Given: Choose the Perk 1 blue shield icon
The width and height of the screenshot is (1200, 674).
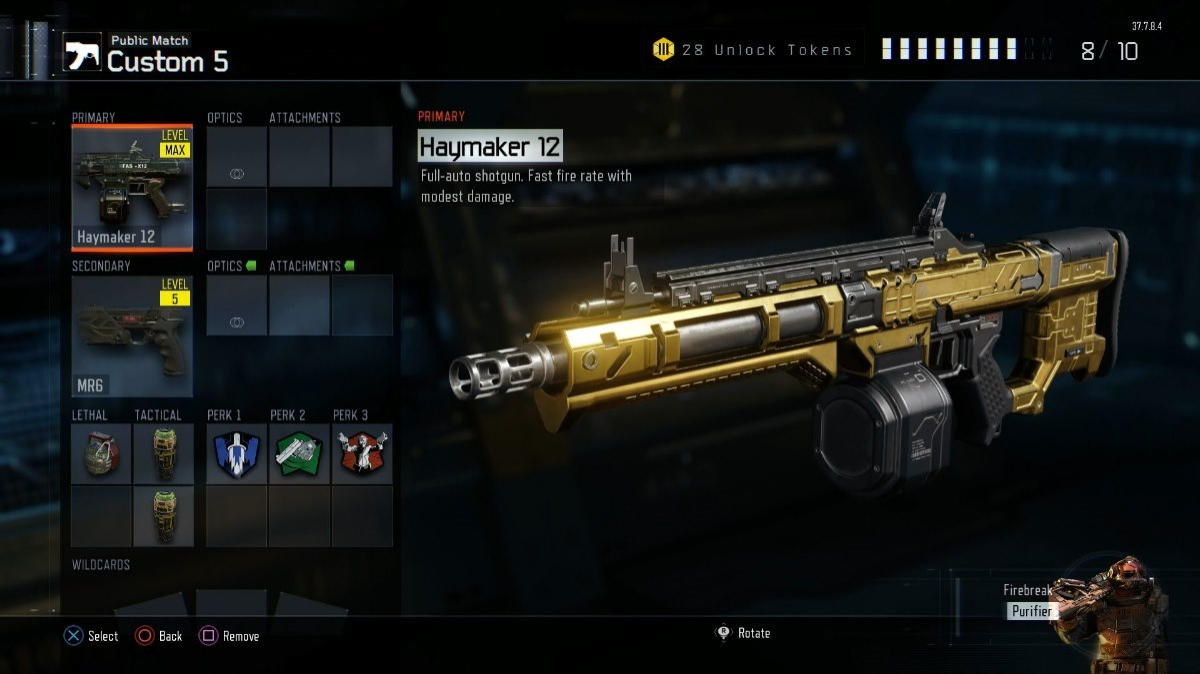Looking at the screenshot, I should [237, 453].
